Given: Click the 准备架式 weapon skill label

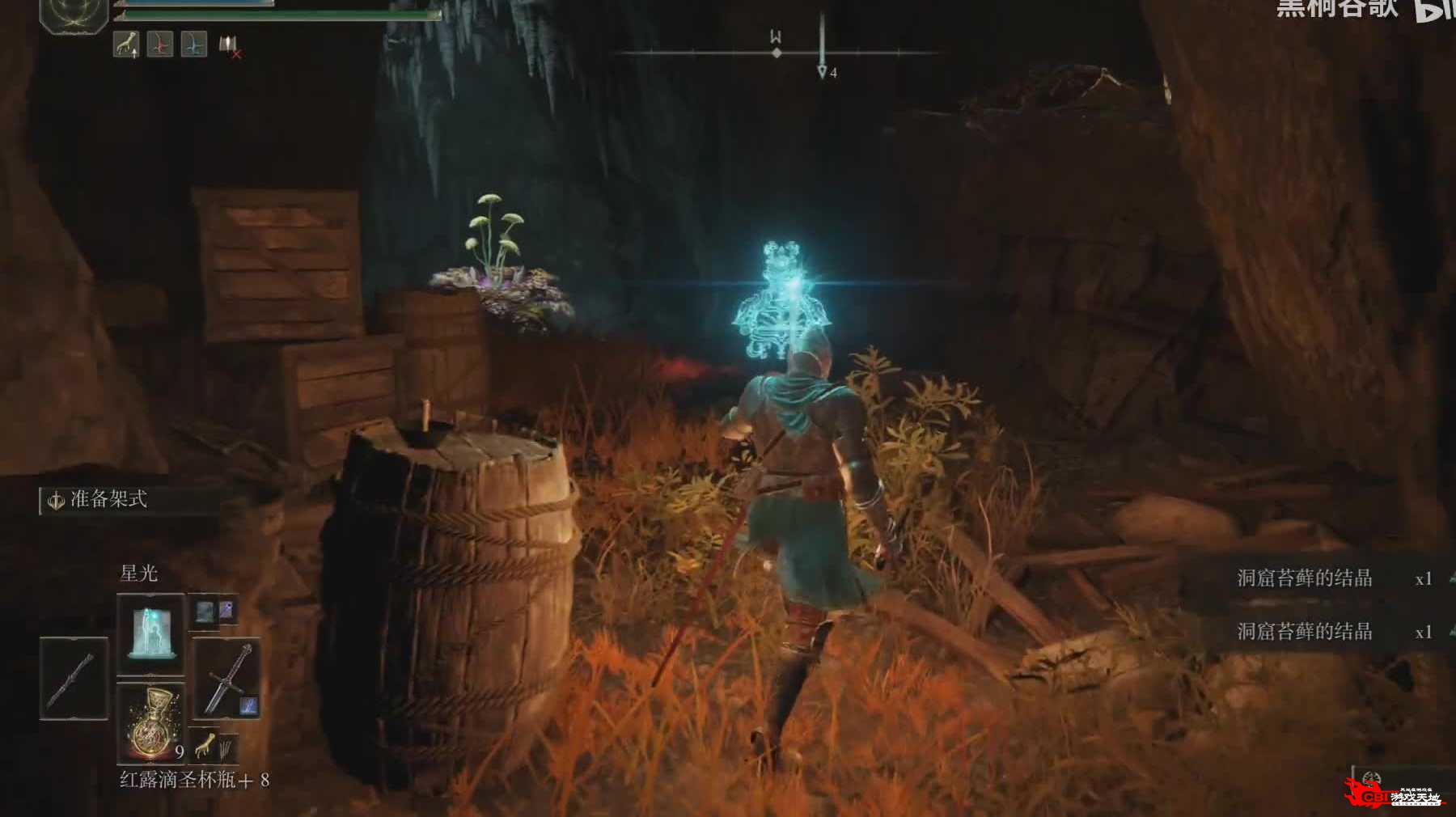Looking at the screenshot, I should coord(108,499).
